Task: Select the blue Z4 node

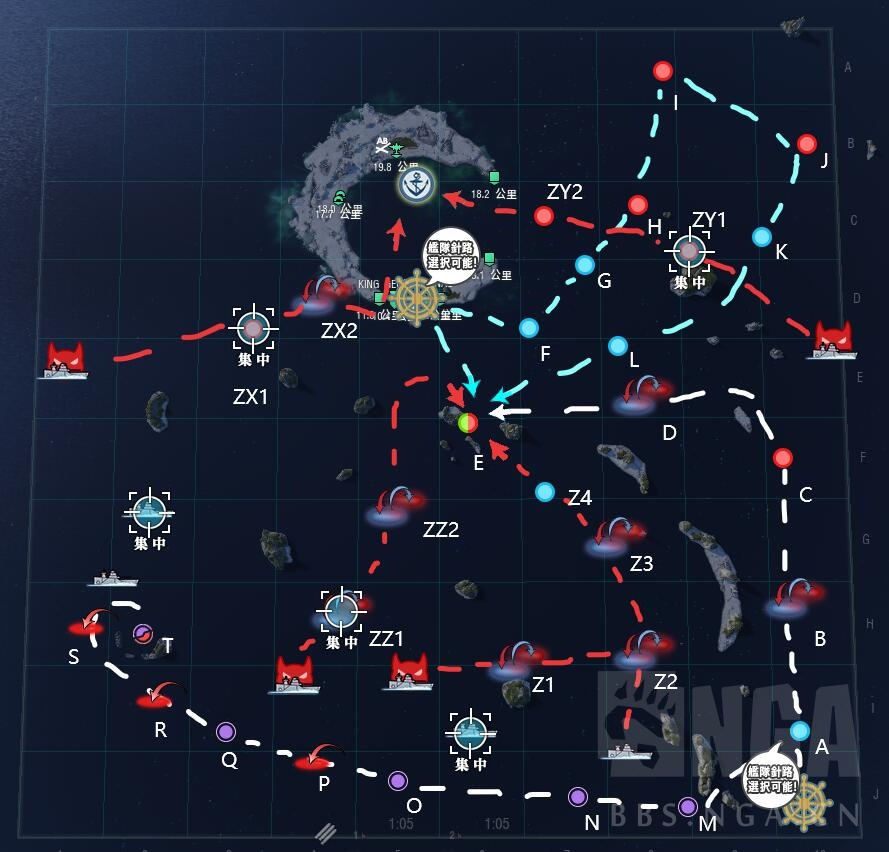Action: pos(544,492)
